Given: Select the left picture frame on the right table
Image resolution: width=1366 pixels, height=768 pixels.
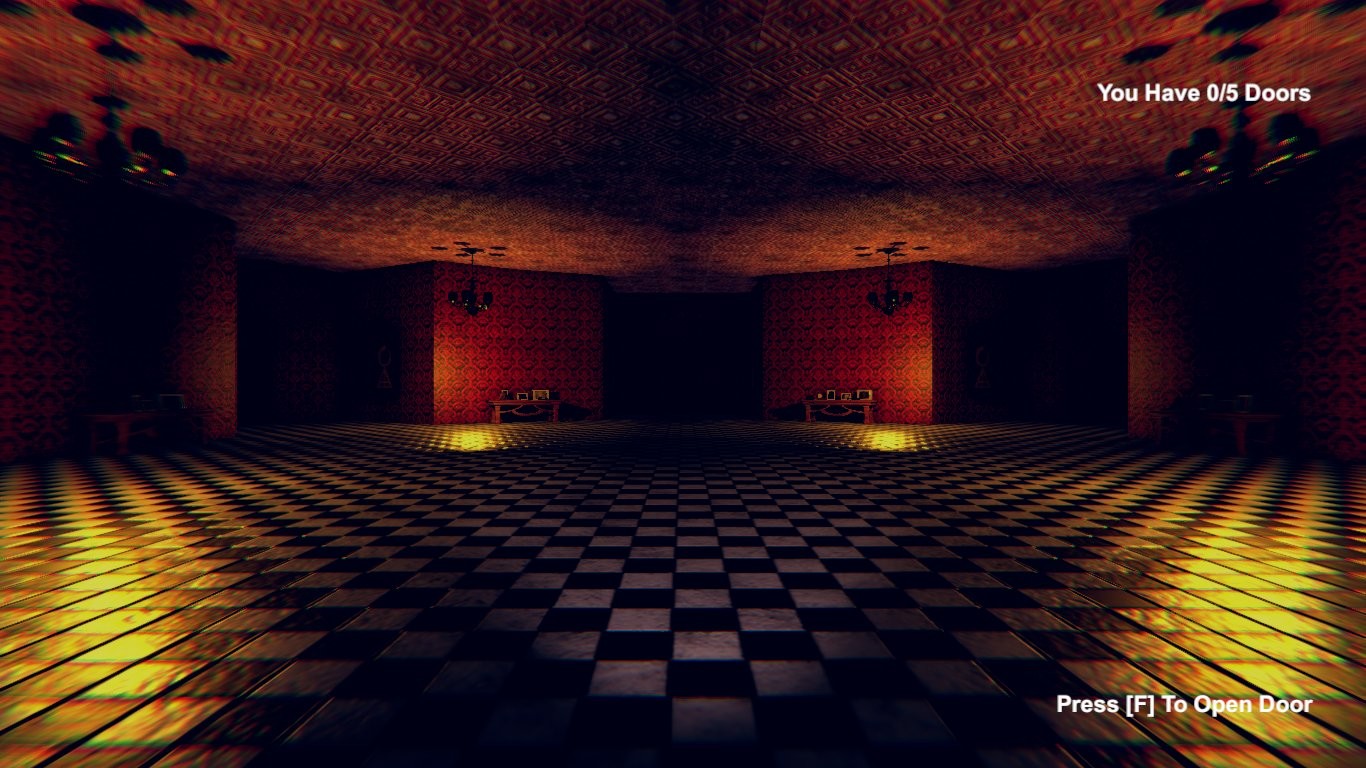Looking at the screenshot, I should click(x=831, y=394).
